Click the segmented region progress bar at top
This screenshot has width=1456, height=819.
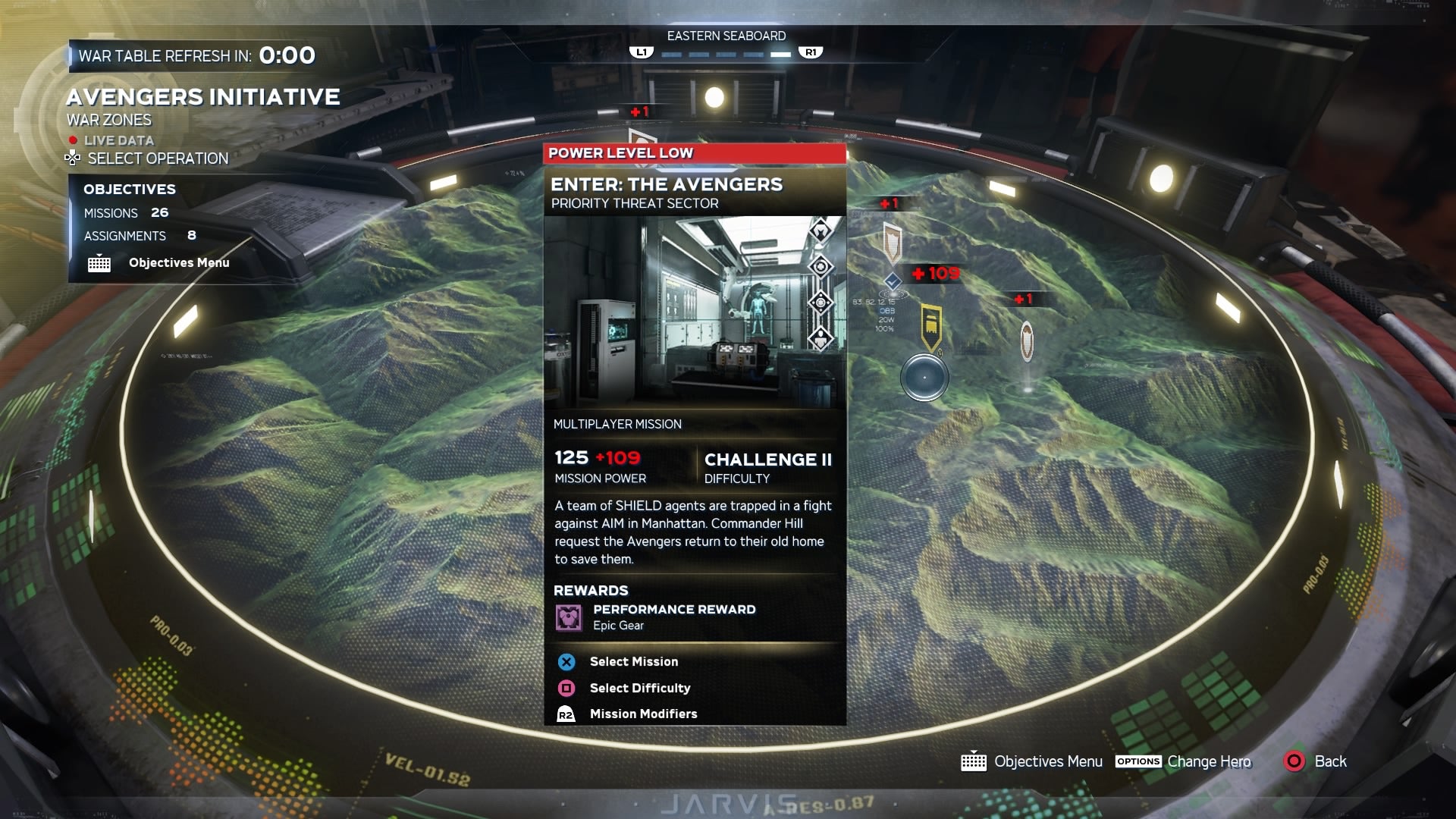point(725,54)
